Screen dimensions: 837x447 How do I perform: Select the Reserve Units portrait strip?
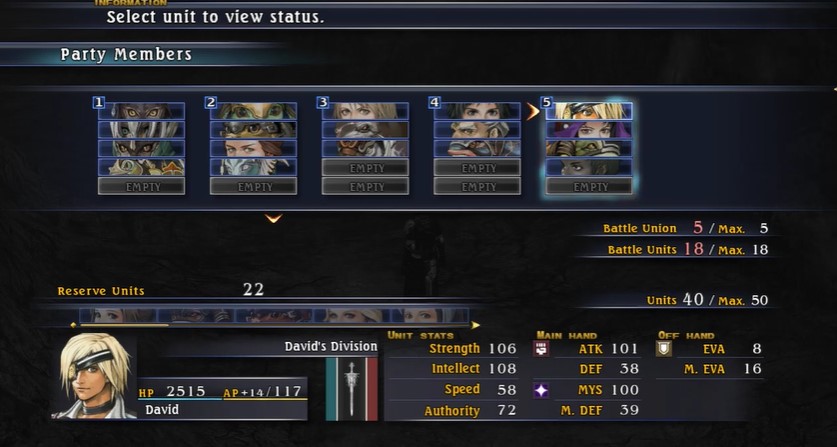click(x=272, y=315)
